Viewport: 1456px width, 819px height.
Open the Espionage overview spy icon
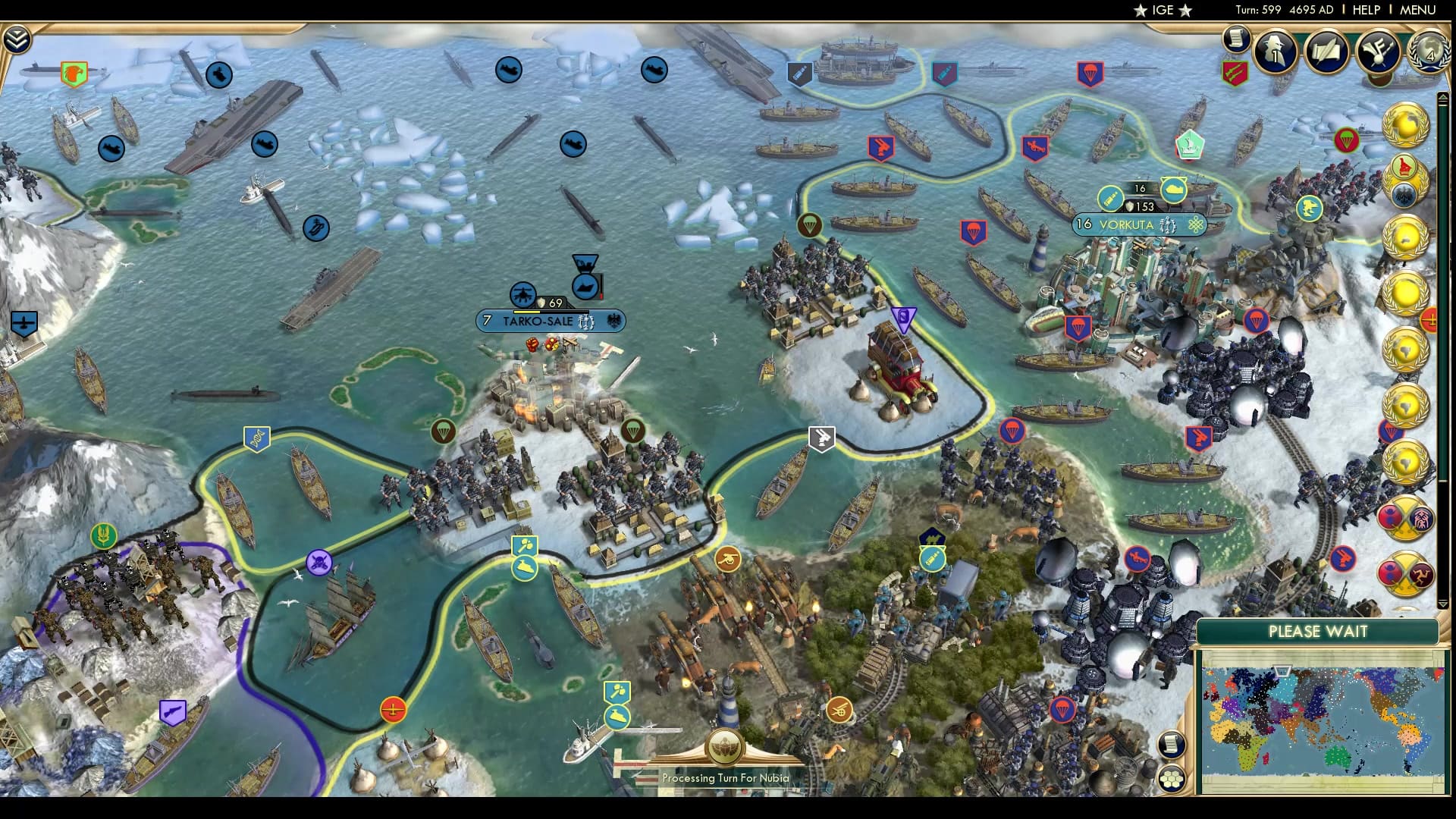tap(1276, 52)
